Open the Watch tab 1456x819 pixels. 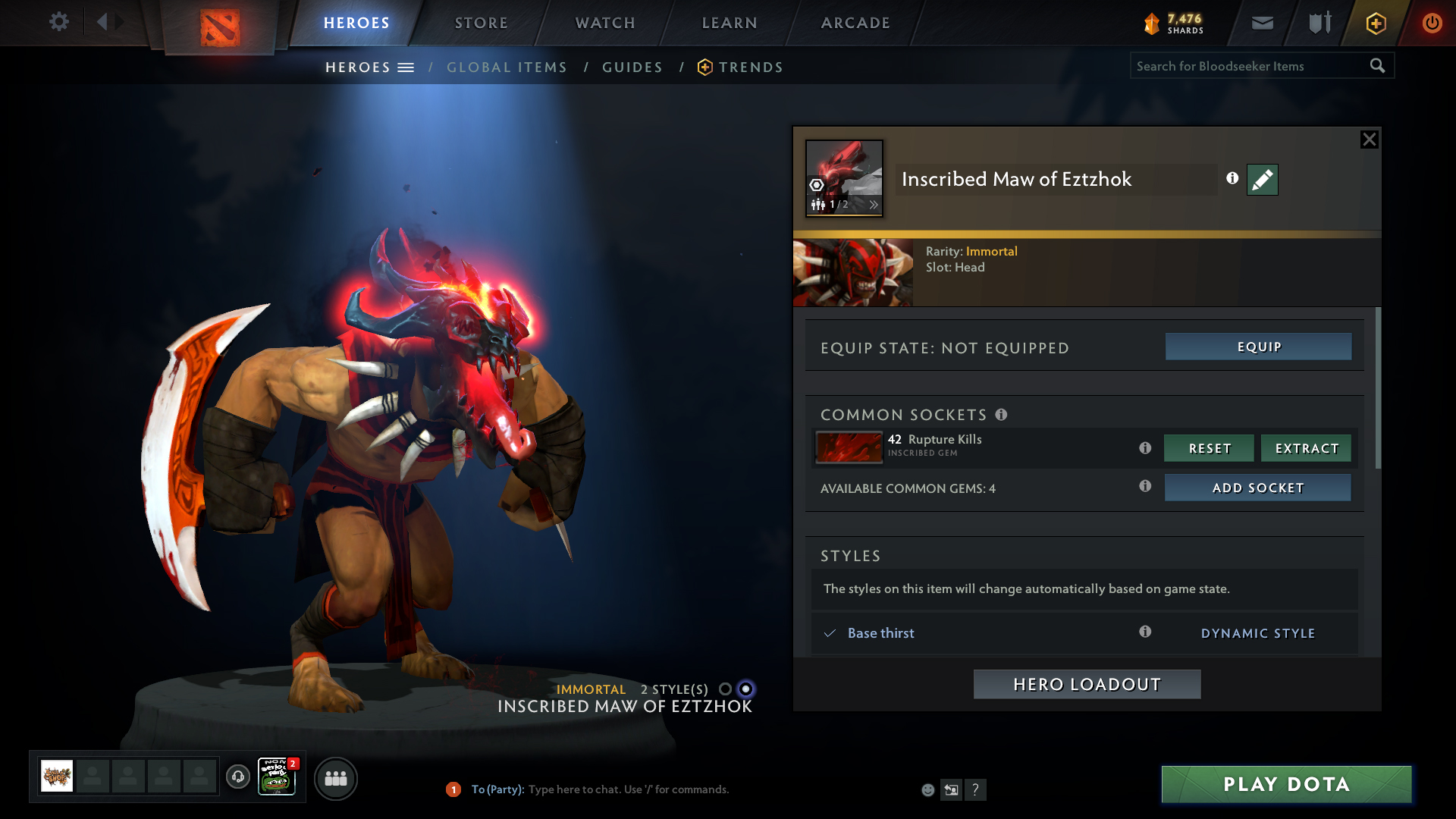[605, 23]
